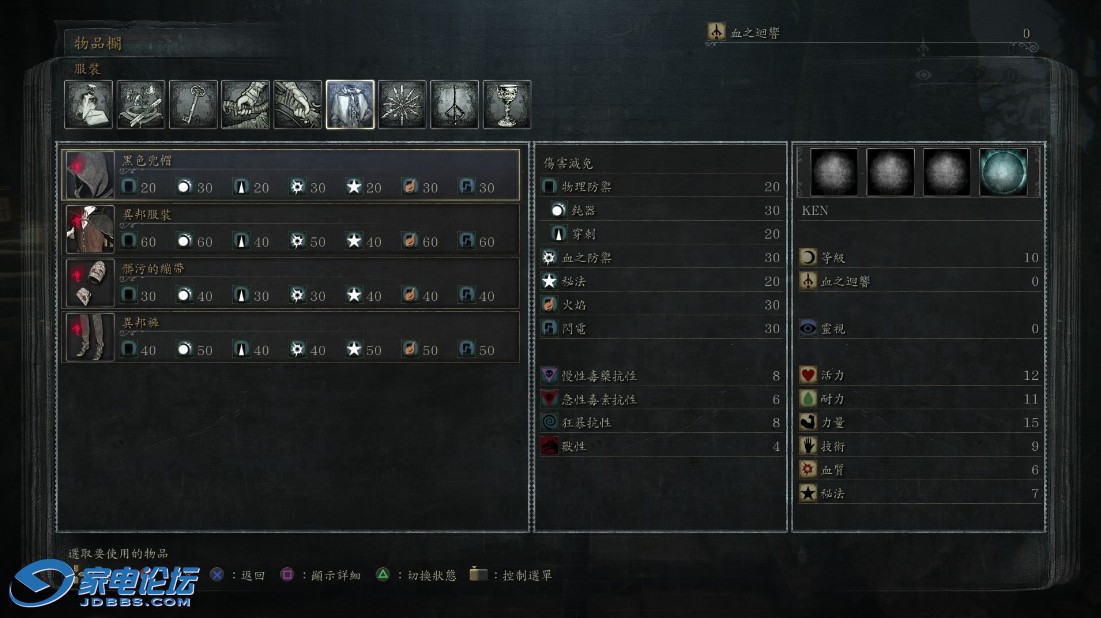This screenshot has height=618, width=1101.
Task: Open the materials tab with mortar icon
Action: pyautogui.click(x=141, y=105)
